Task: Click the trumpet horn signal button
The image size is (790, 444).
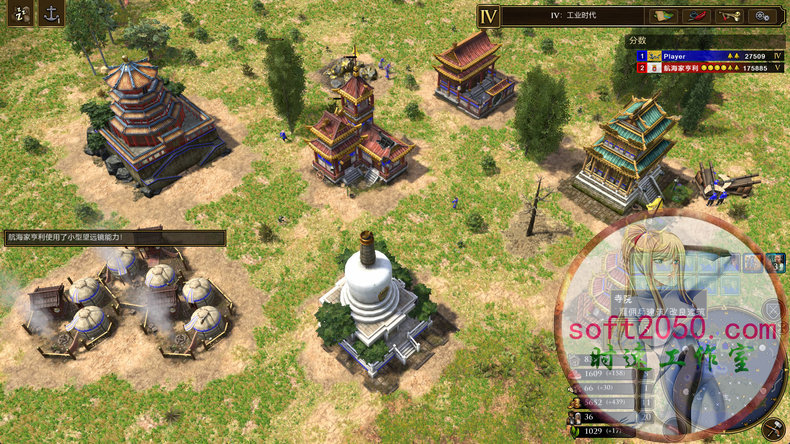Action: 732,15
